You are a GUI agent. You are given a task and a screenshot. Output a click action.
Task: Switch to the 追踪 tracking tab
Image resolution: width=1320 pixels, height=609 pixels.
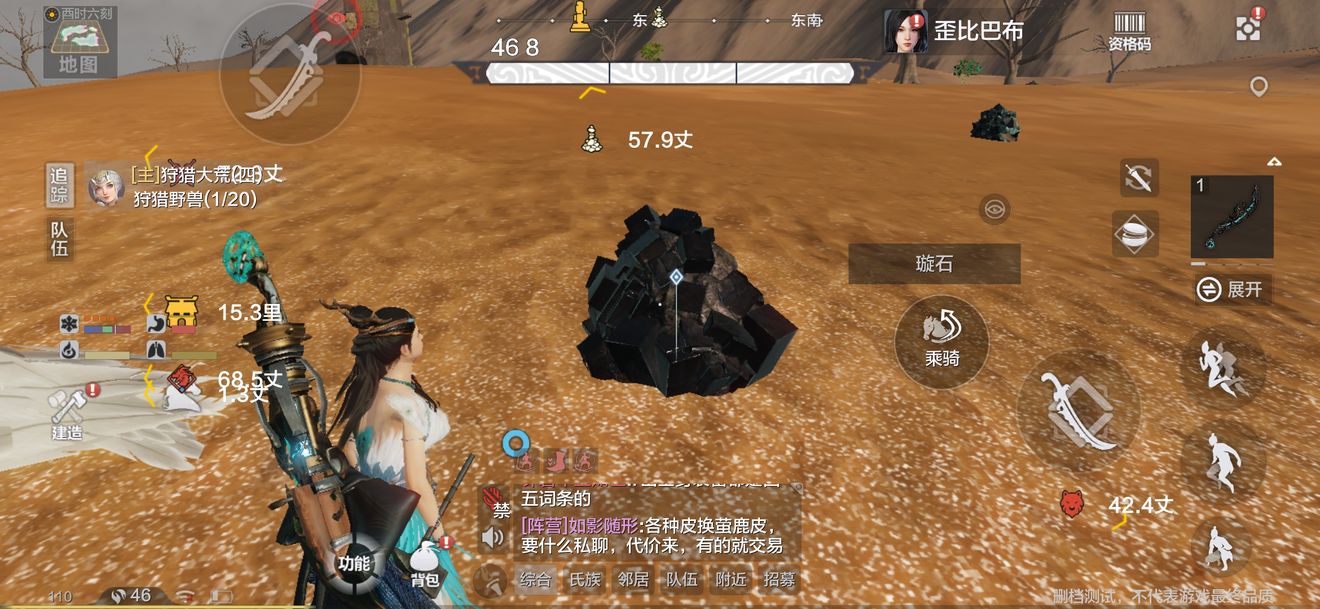point(60,185)
